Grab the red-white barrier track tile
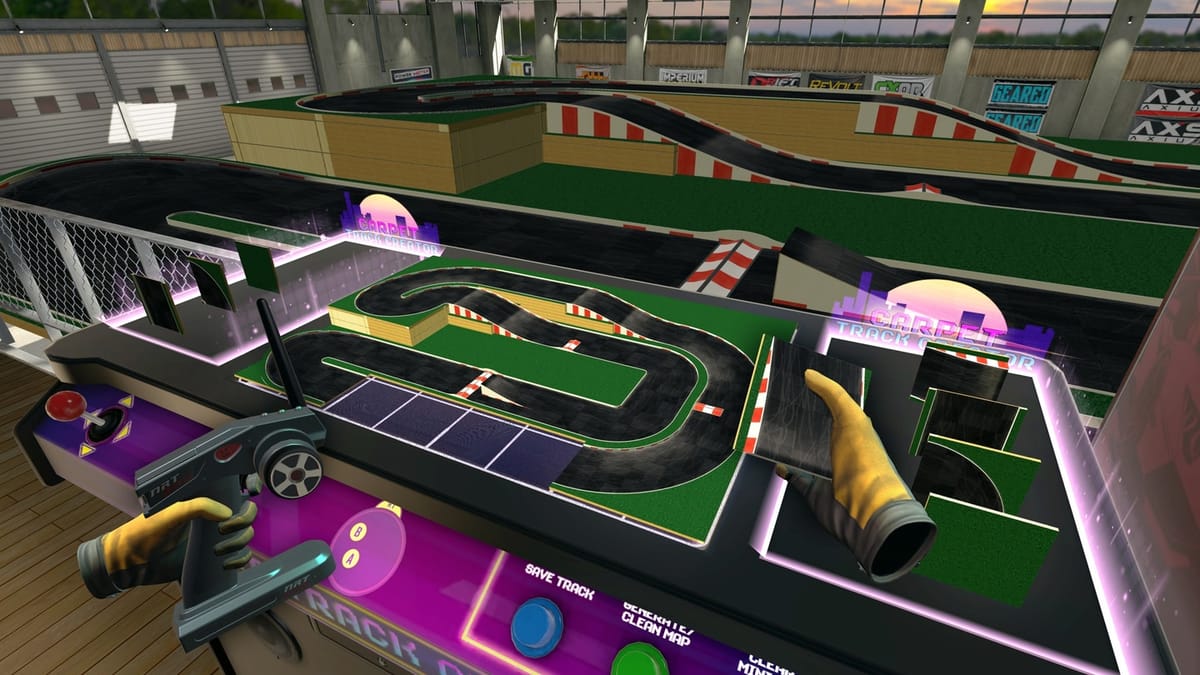1200x675 pixels. pos(959,370)
